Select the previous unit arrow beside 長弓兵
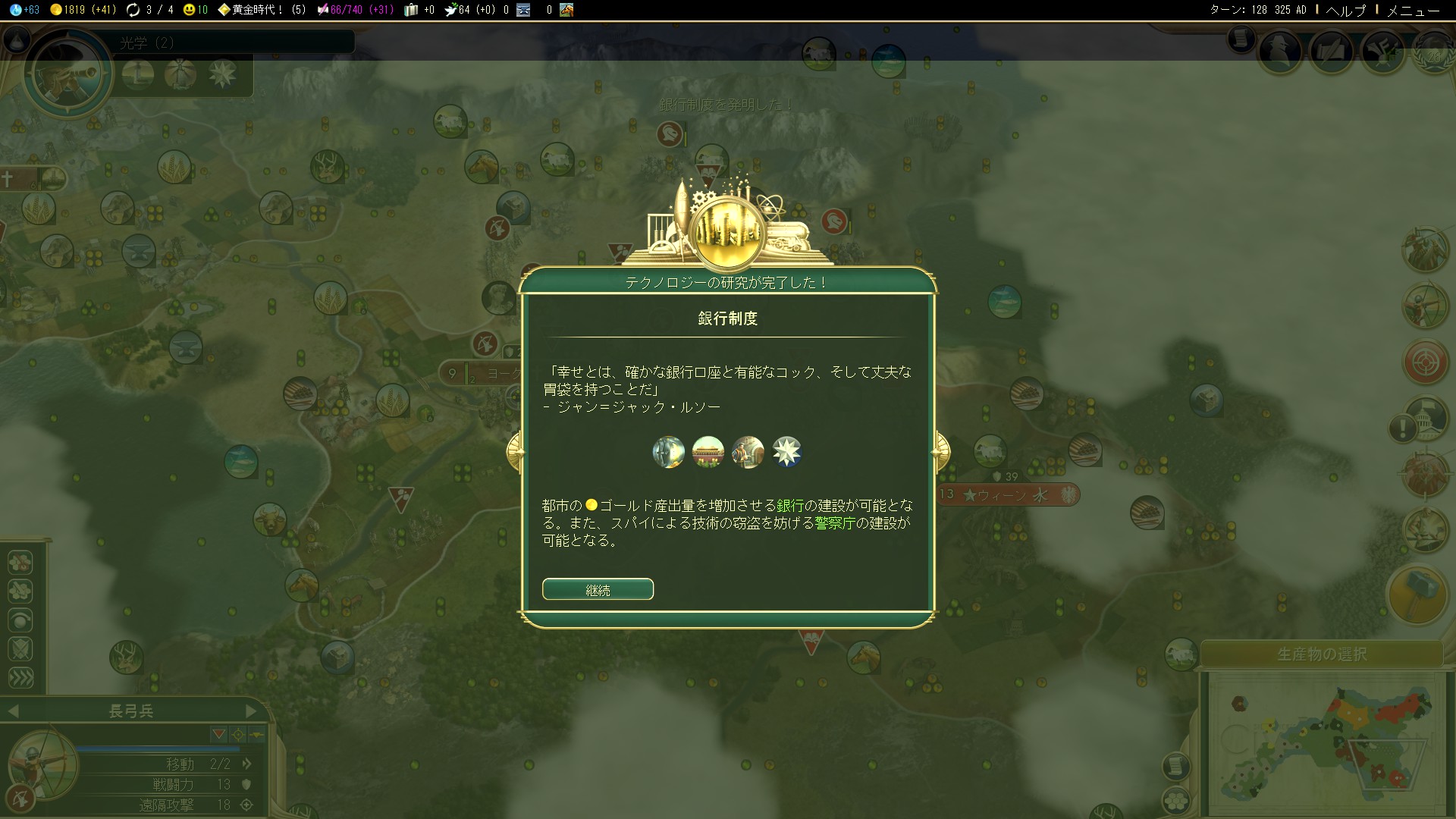1456x819 pixels. pyautogui.click(x=13, y=711)
